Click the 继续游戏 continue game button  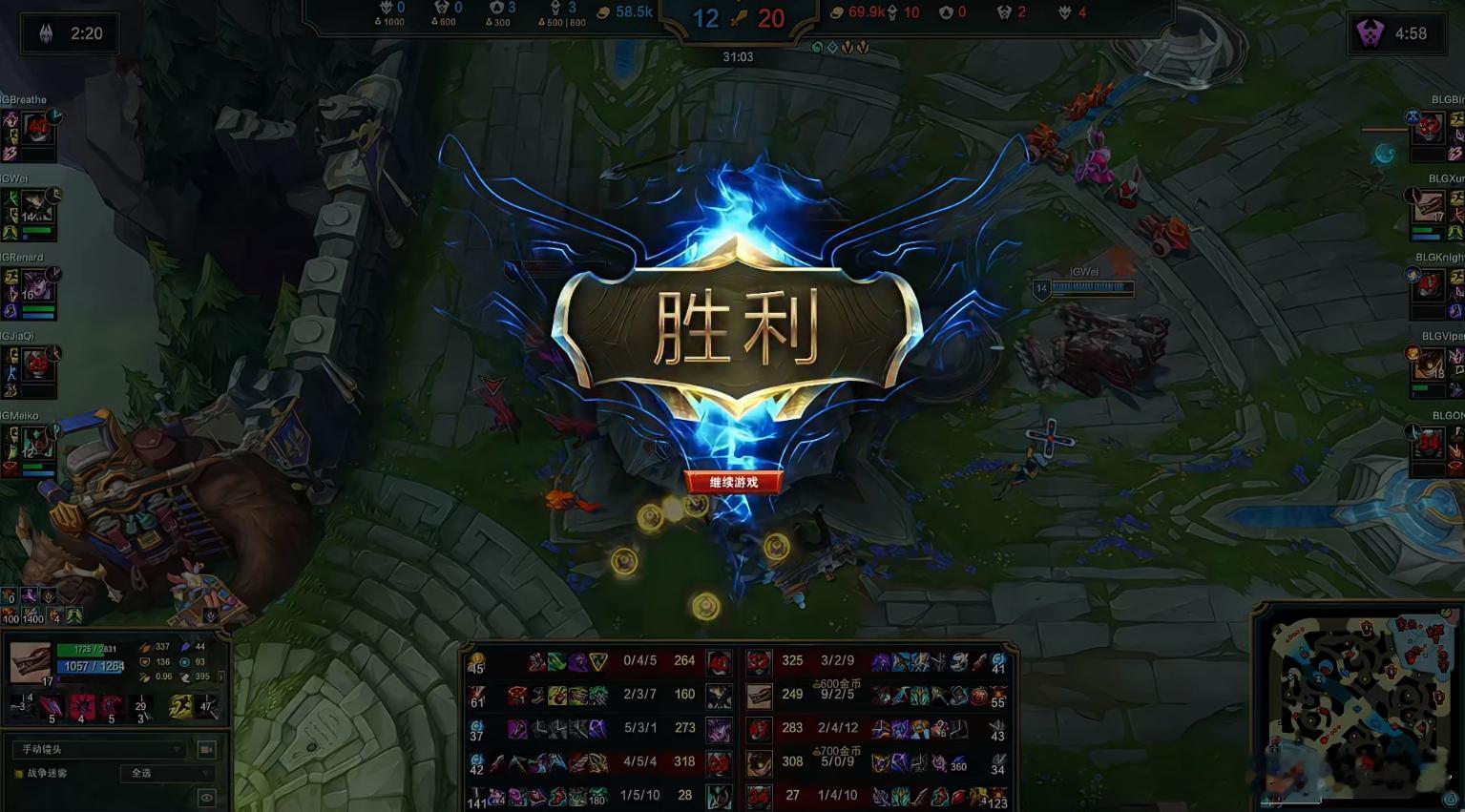(733, 482)
